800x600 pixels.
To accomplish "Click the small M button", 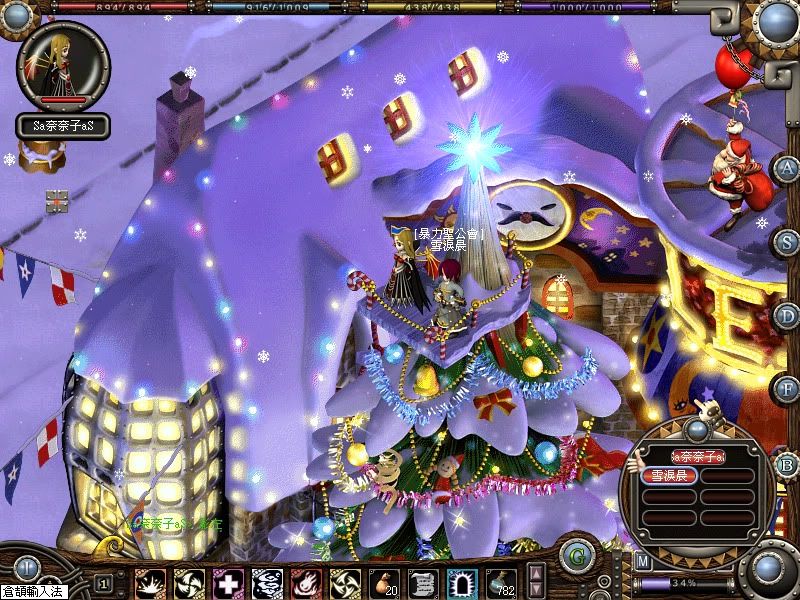I will (643, 562).
